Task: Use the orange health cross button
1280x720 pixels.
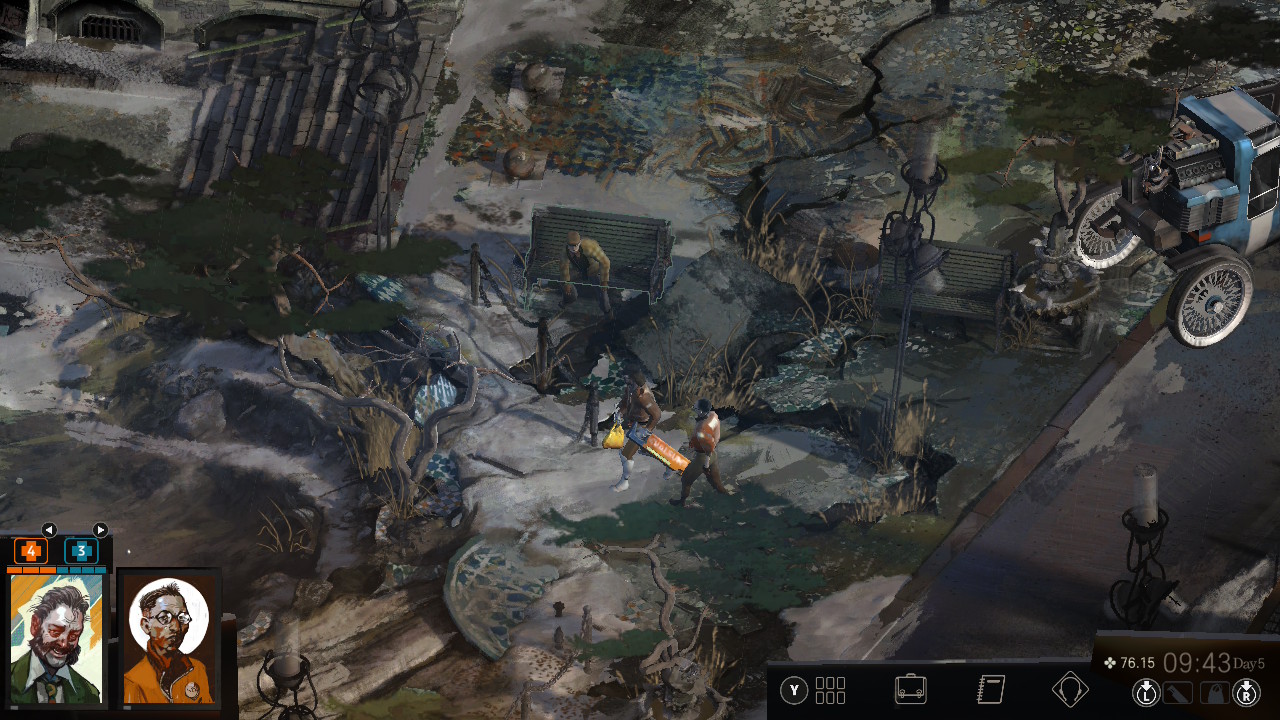Action: pos(30,551)
